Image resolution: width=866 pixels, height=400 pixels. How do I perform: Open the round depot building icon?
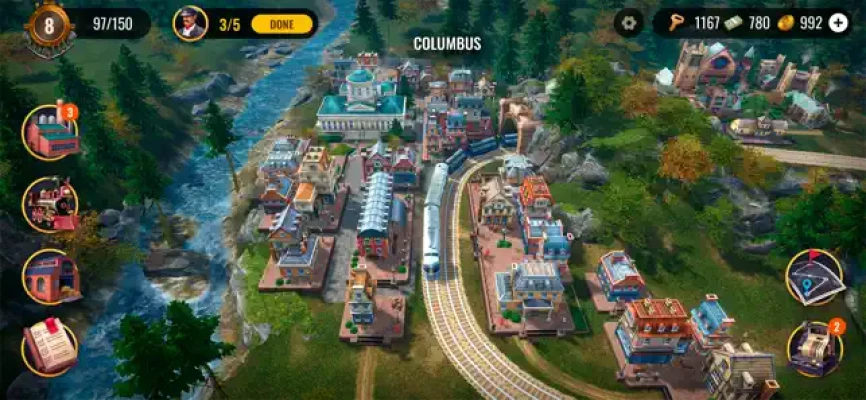coord(51,276)
